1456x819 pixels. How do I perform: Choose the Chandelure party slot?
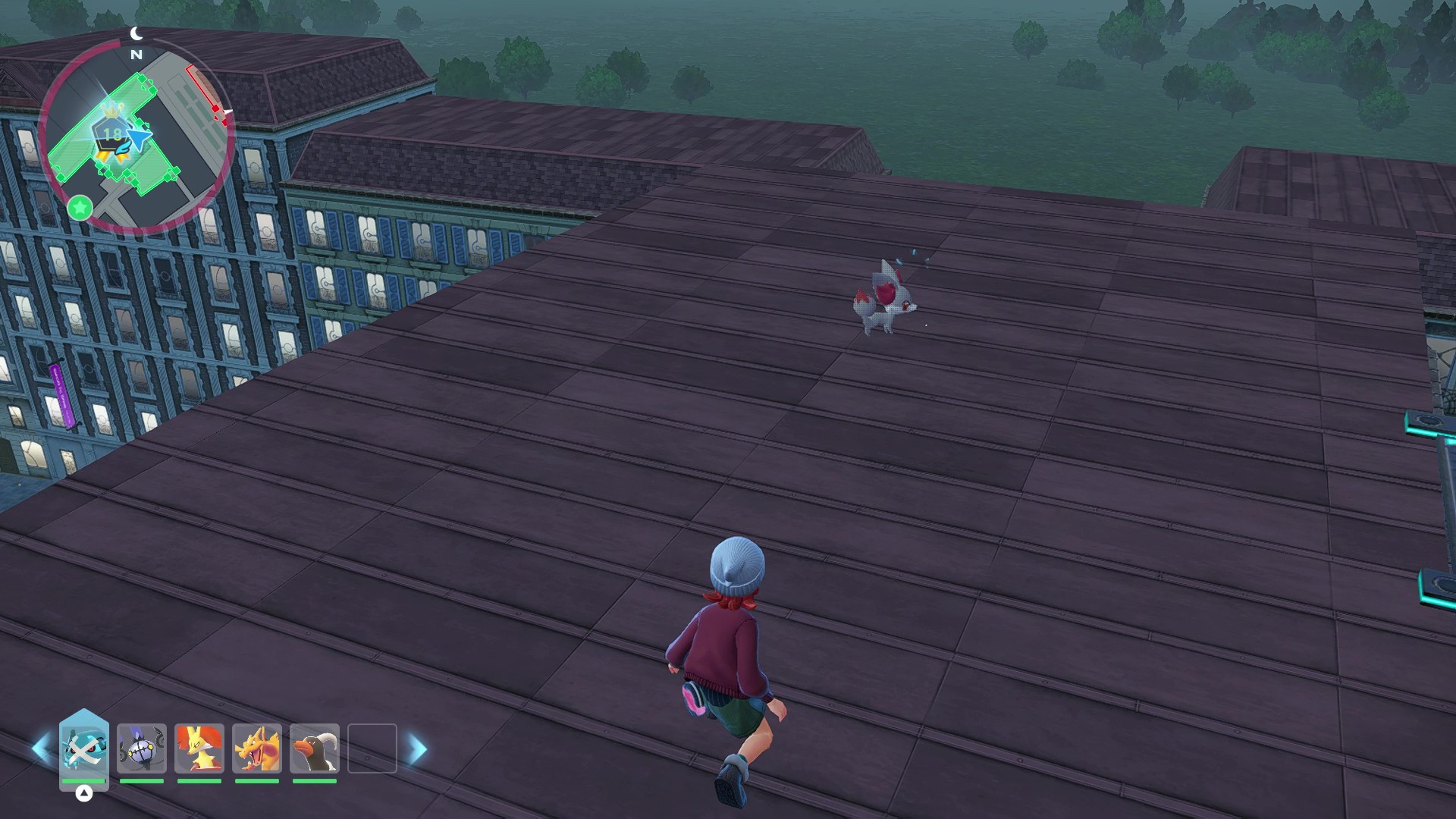[142, 748]
